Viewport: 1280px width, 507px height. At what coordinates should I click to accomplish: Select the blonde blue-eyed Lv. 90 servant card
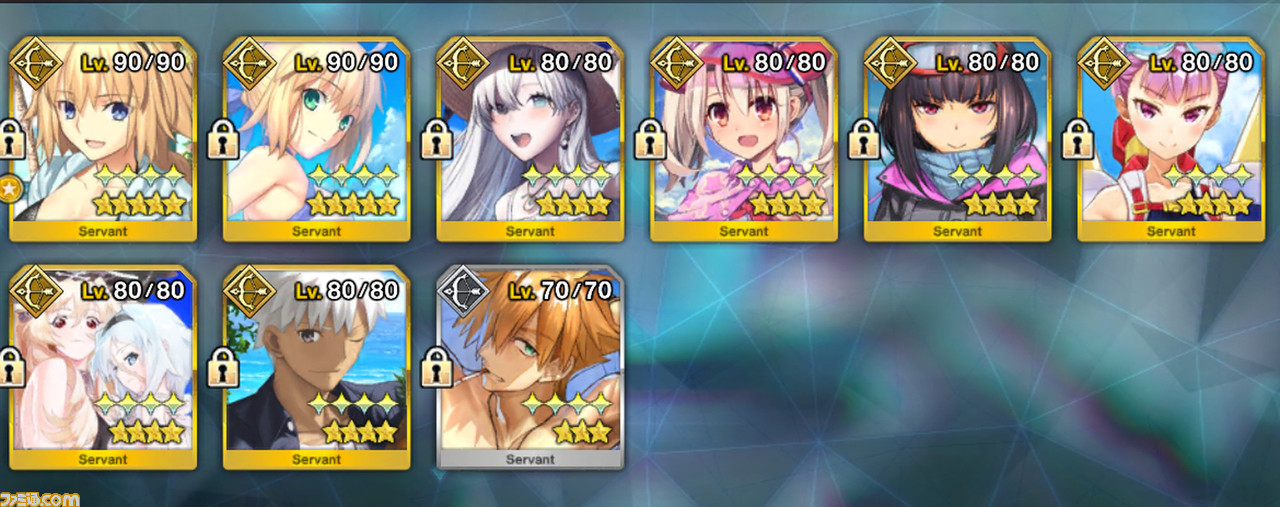point(103,140)
